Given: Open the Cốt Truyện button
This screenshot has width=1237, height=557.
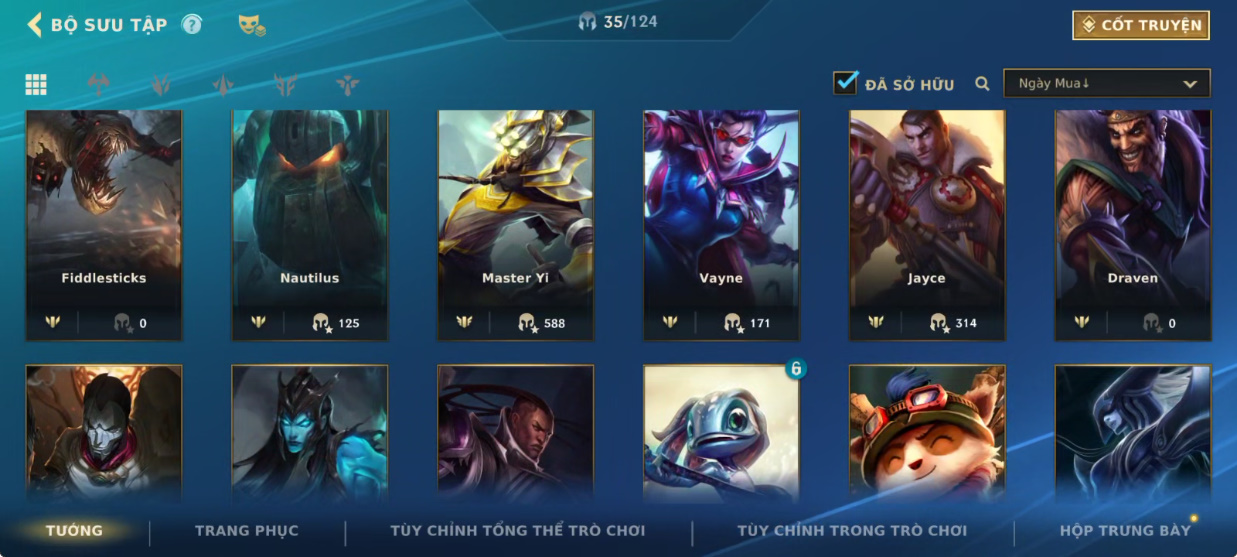Looking at the screenshot, I should [x=1141, y=26].
